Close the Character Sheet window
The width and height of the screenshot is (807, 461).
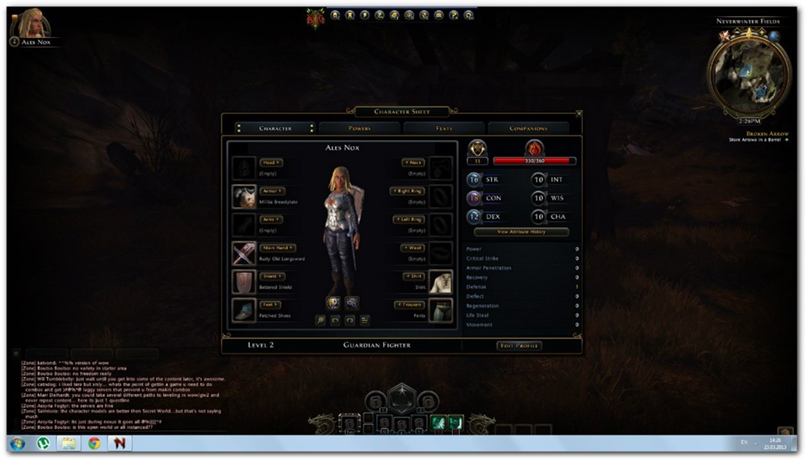click(x=577, y=112)
